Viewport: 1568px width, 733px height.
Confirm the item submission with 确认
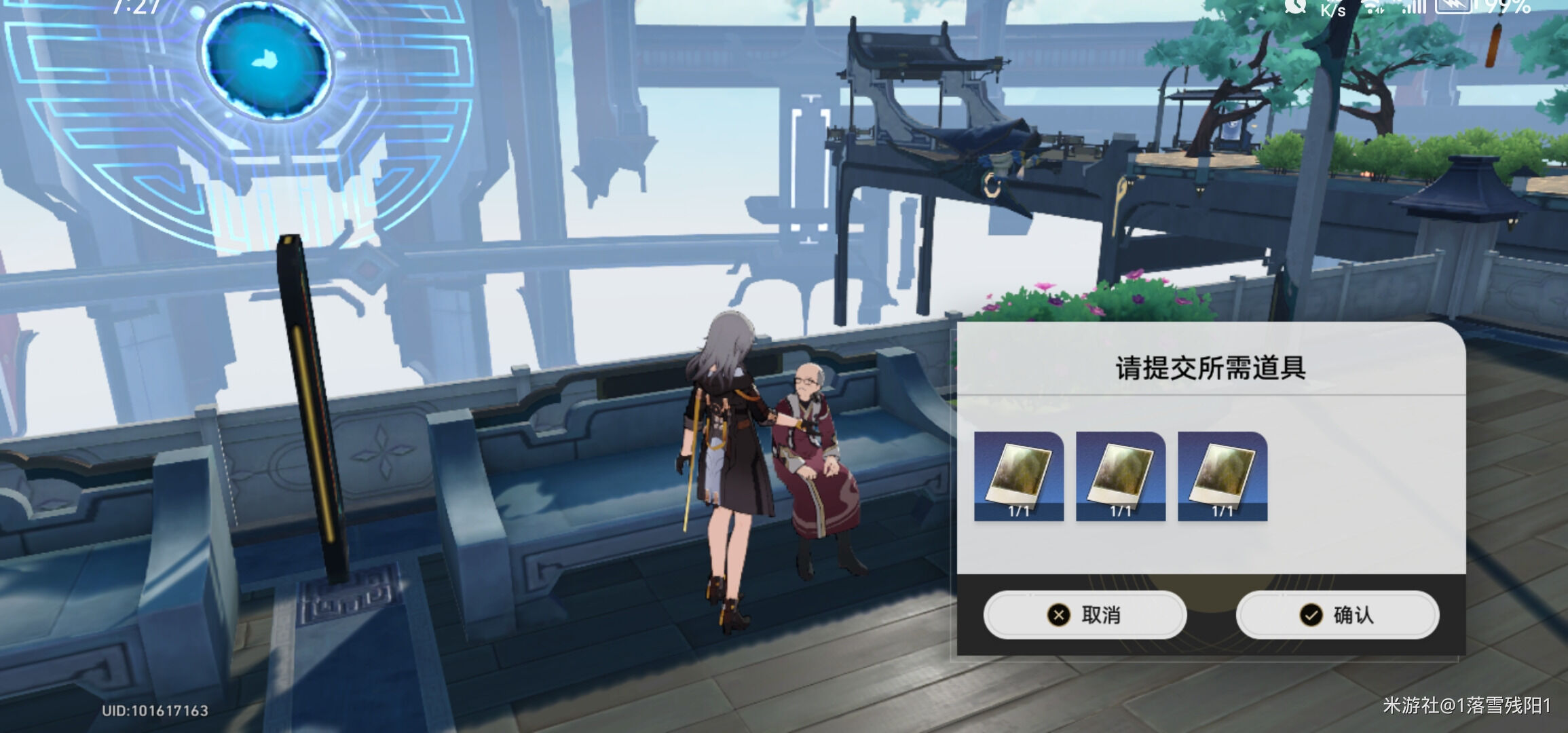click(1337, 615)
